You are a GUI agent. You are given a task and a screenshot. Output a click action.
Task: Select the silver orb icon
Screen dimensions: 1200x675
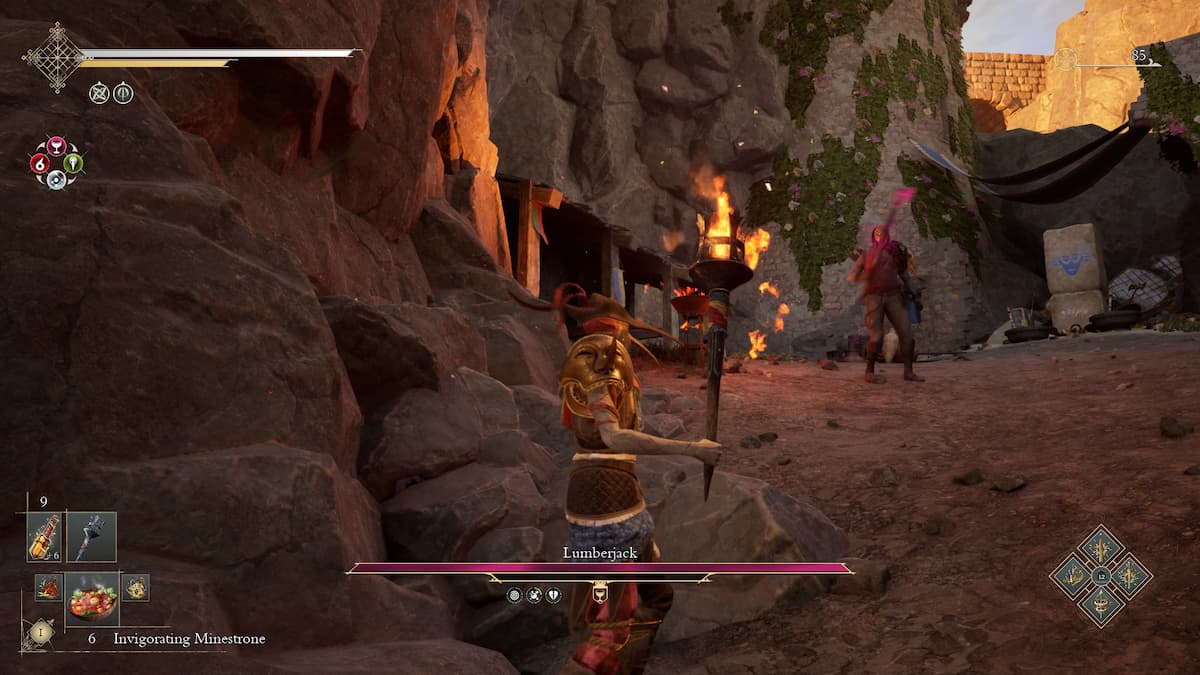click(56, 180)
